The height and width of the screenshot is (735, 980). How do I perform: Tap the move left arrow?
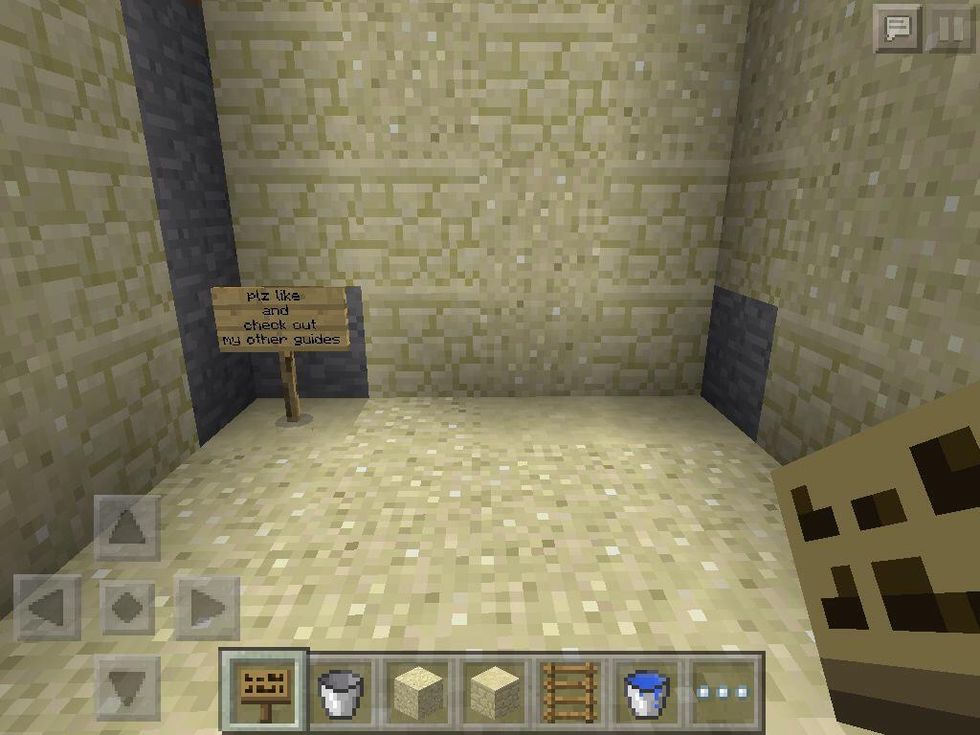(49, 607)
